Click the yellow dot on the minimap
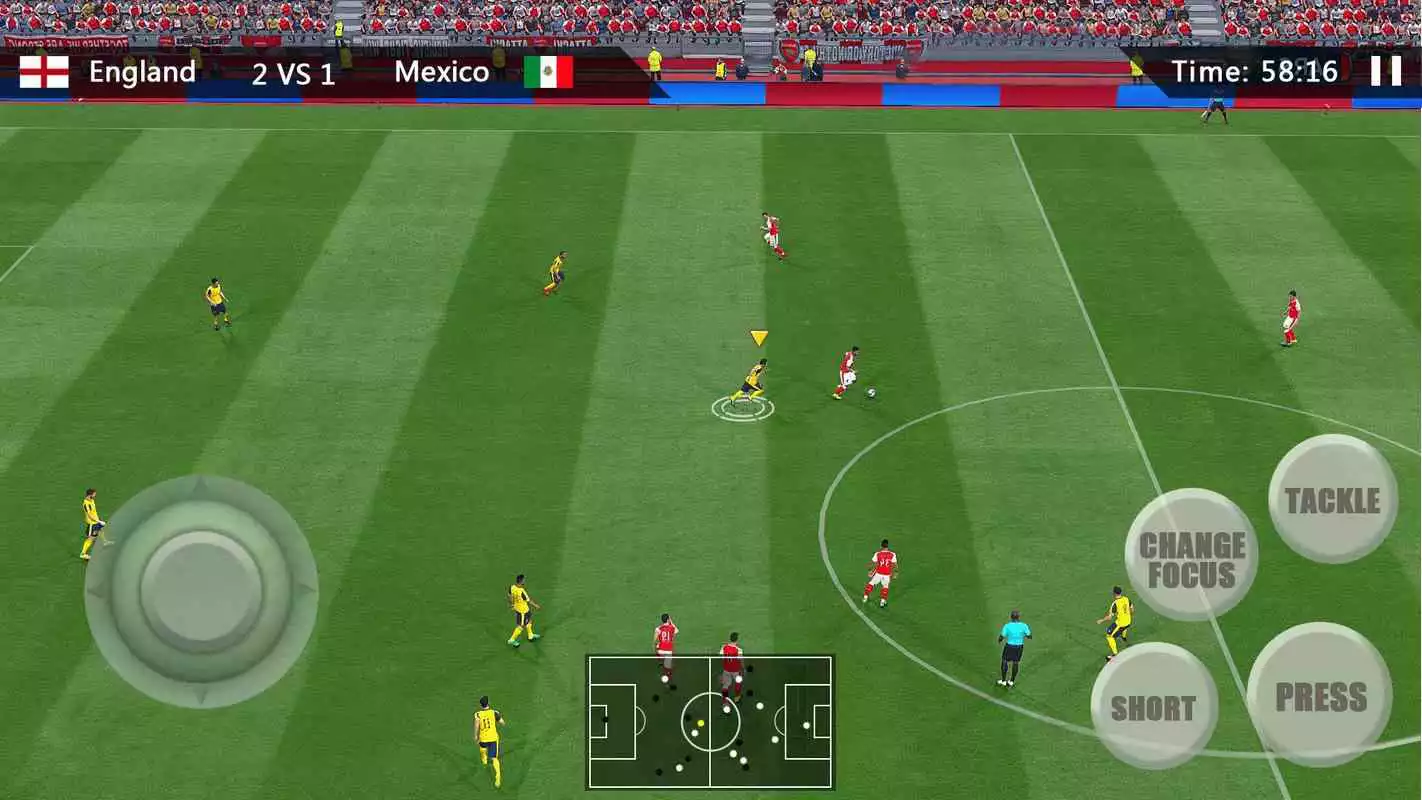1422x800 pixels. coord(701,723)
